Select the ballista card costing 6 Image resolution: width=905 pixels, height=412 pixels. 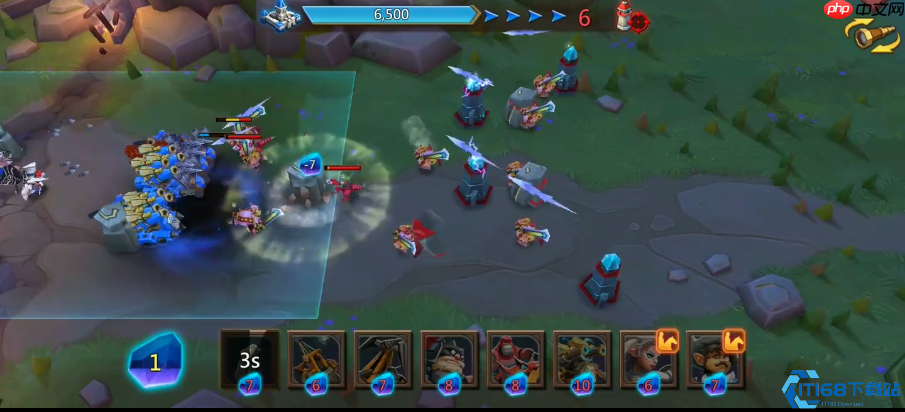[x=316, y=360]
